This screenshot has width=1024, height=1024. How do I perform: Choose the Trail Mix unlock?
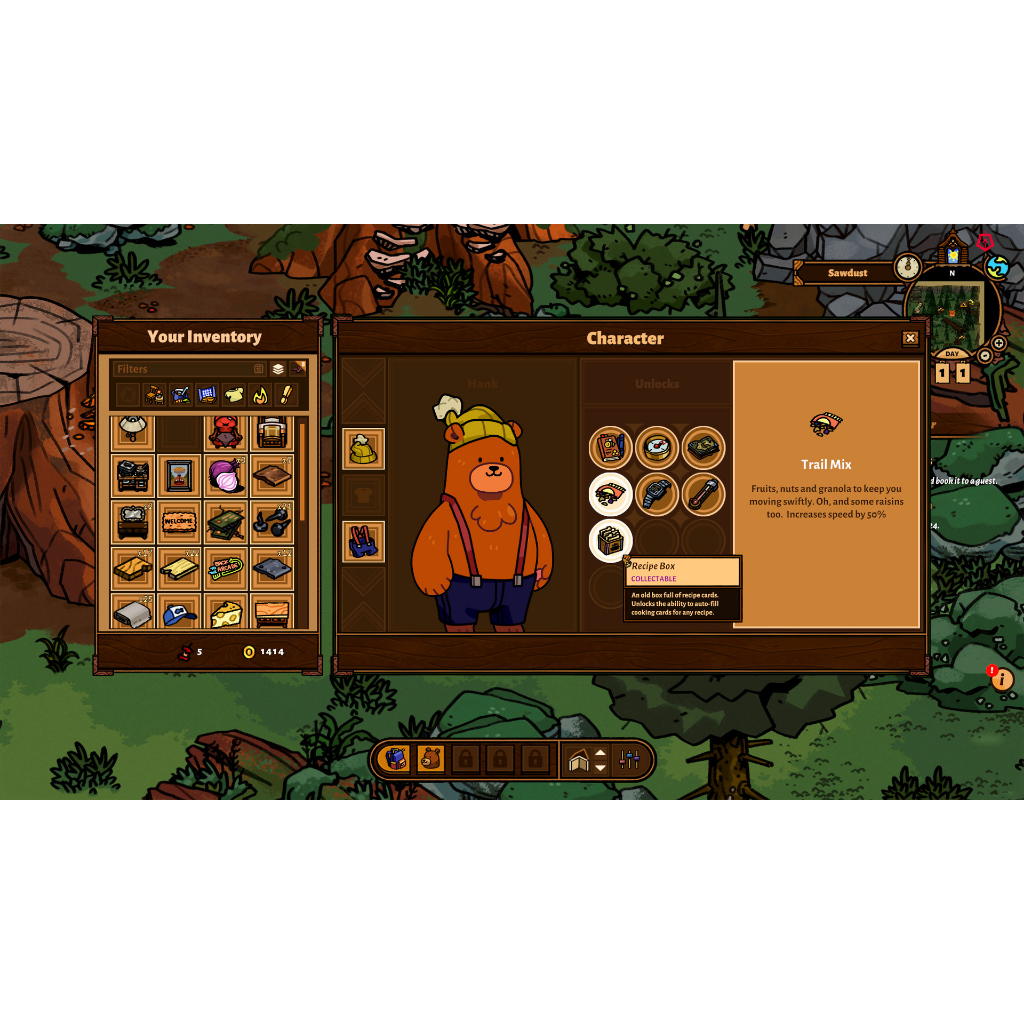(610, 493)
